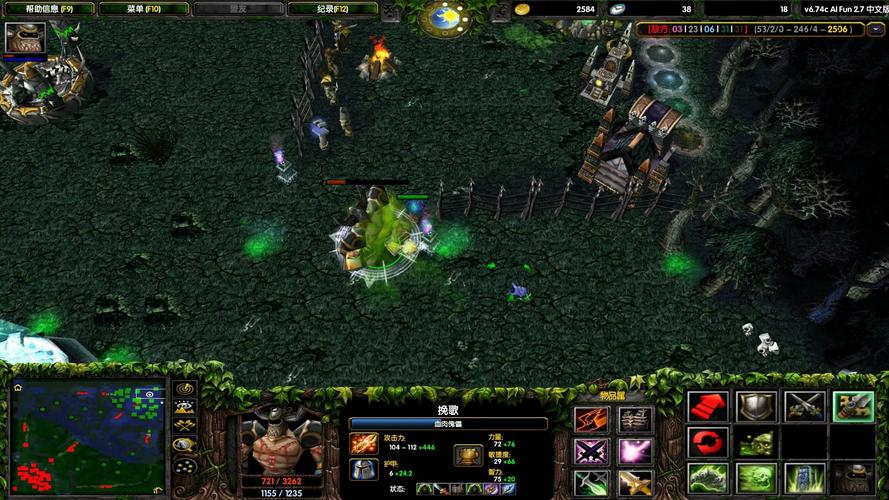Toggle minimap terrain display button
The width and height of the screenshot is (889, 500).
(x=184, y=408)
